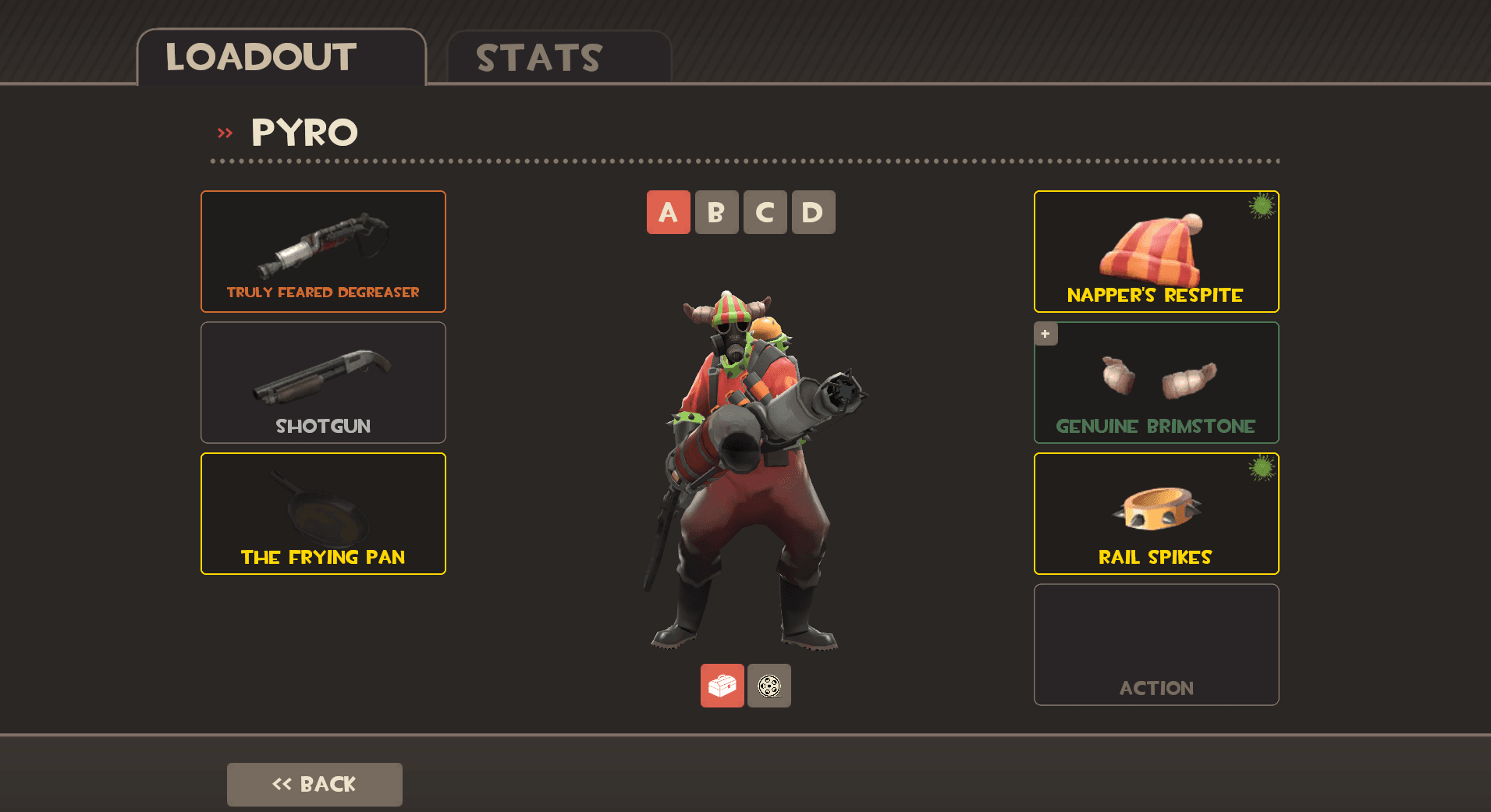
Task: Open the empty Action slot
Action: pyautogui.click(x=1156, y=644)
